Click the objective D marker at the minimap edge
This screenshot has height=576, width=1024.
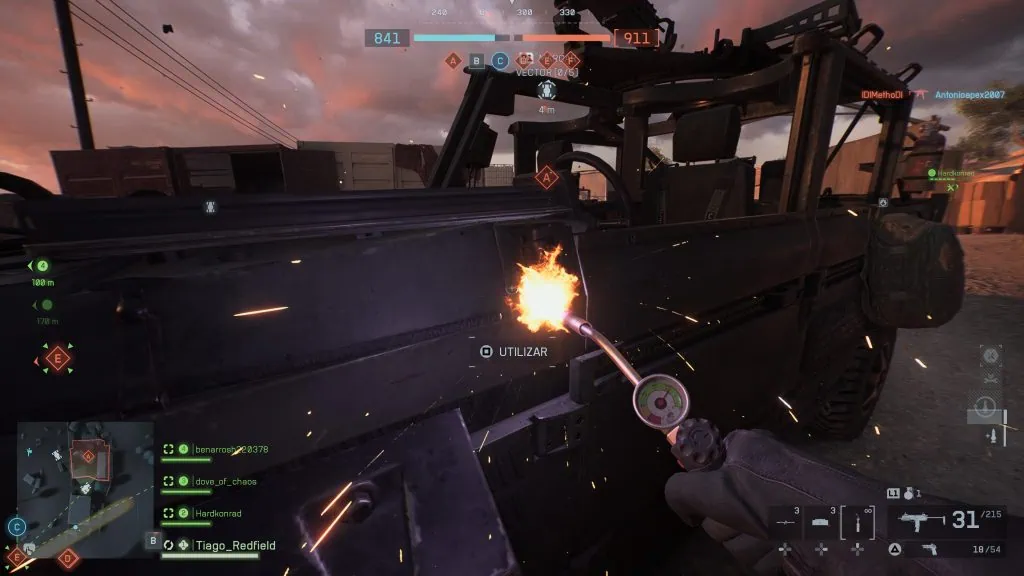(x=68, y=558)
